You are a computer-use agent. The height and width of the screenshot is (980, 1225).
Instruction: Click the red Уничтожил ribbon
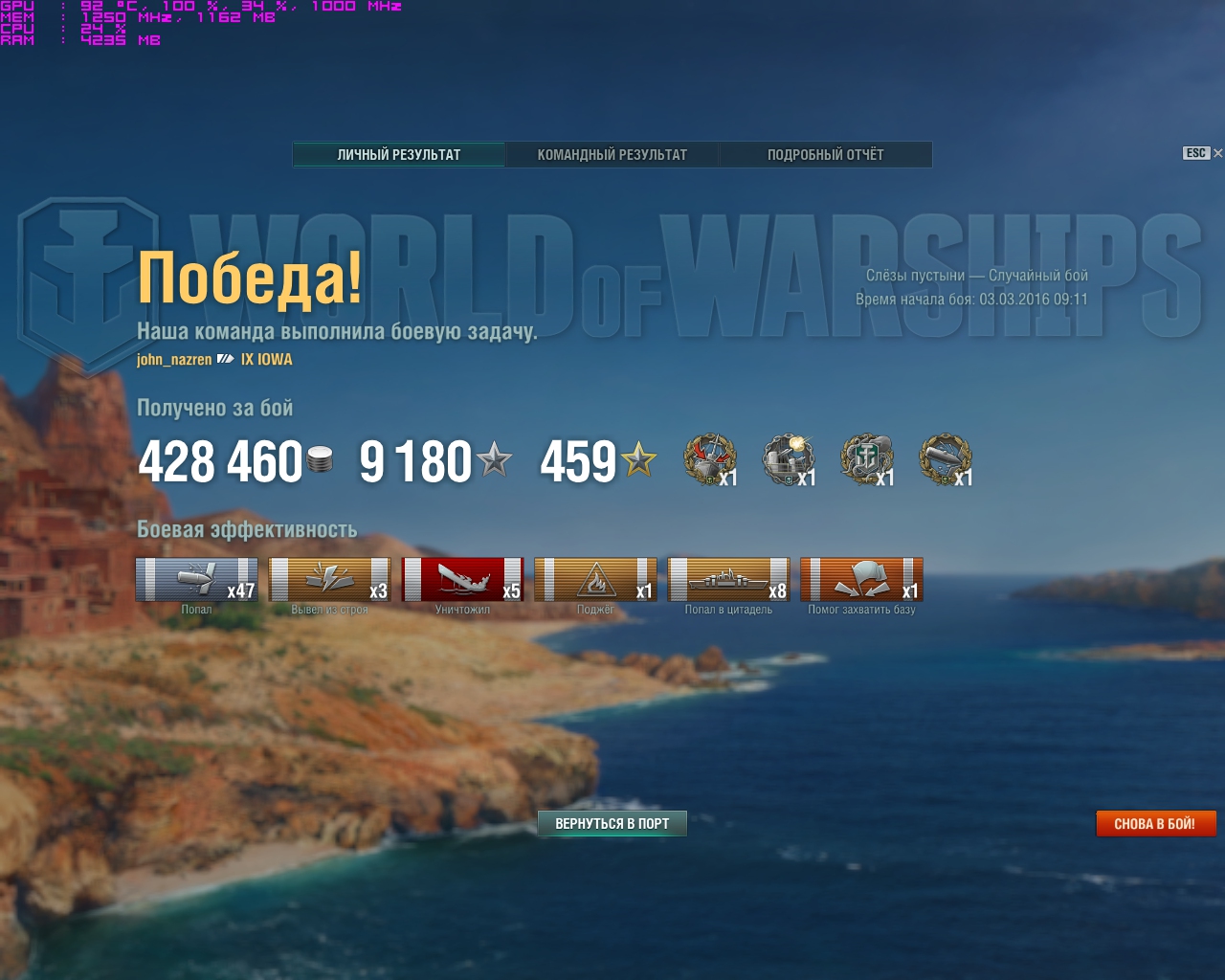click(x=462, y=580)
